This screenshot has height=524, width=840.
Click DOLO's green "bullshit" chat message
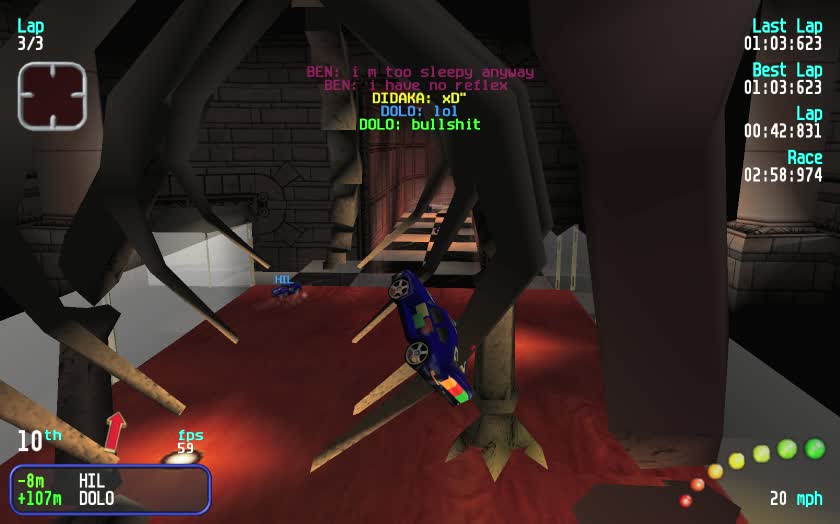(419, 125)
